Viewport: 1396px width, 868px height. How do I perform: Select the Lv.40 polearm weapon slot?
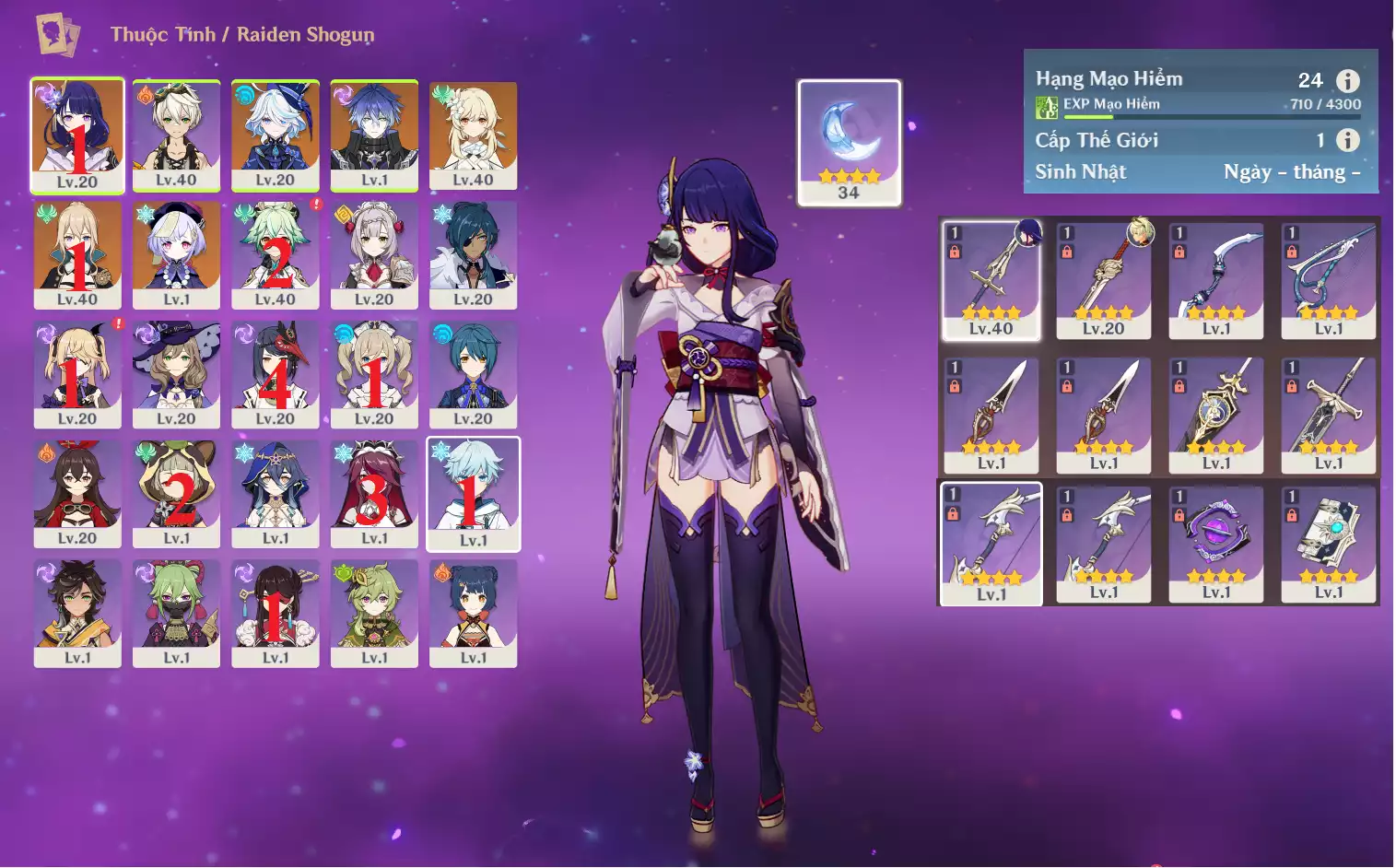pyautogui.click(x=991, y=279)
